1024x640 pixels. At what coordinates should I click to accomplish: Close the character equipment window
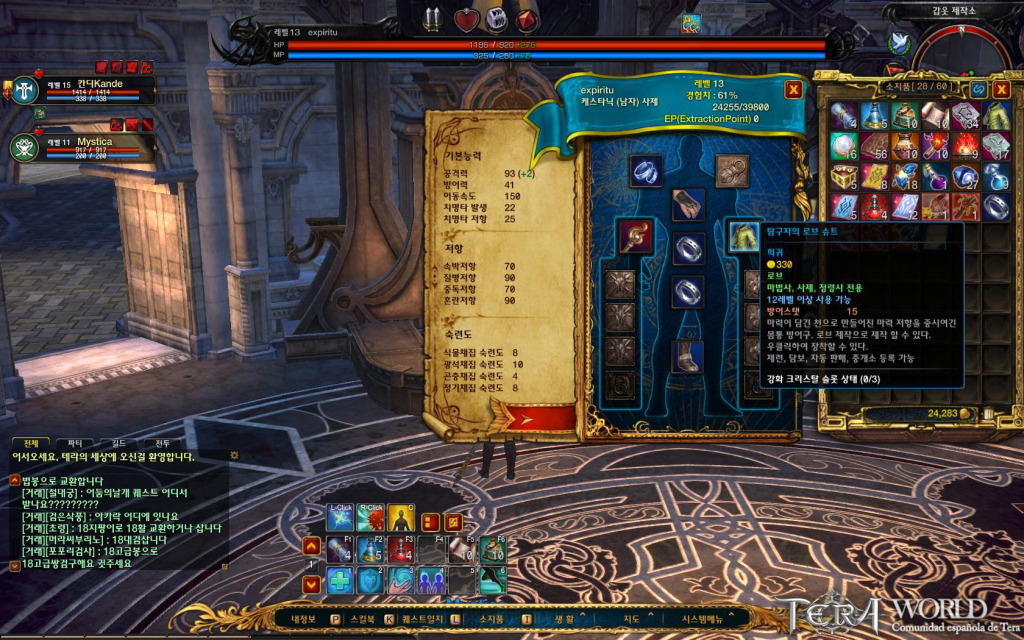pos(793,89)
